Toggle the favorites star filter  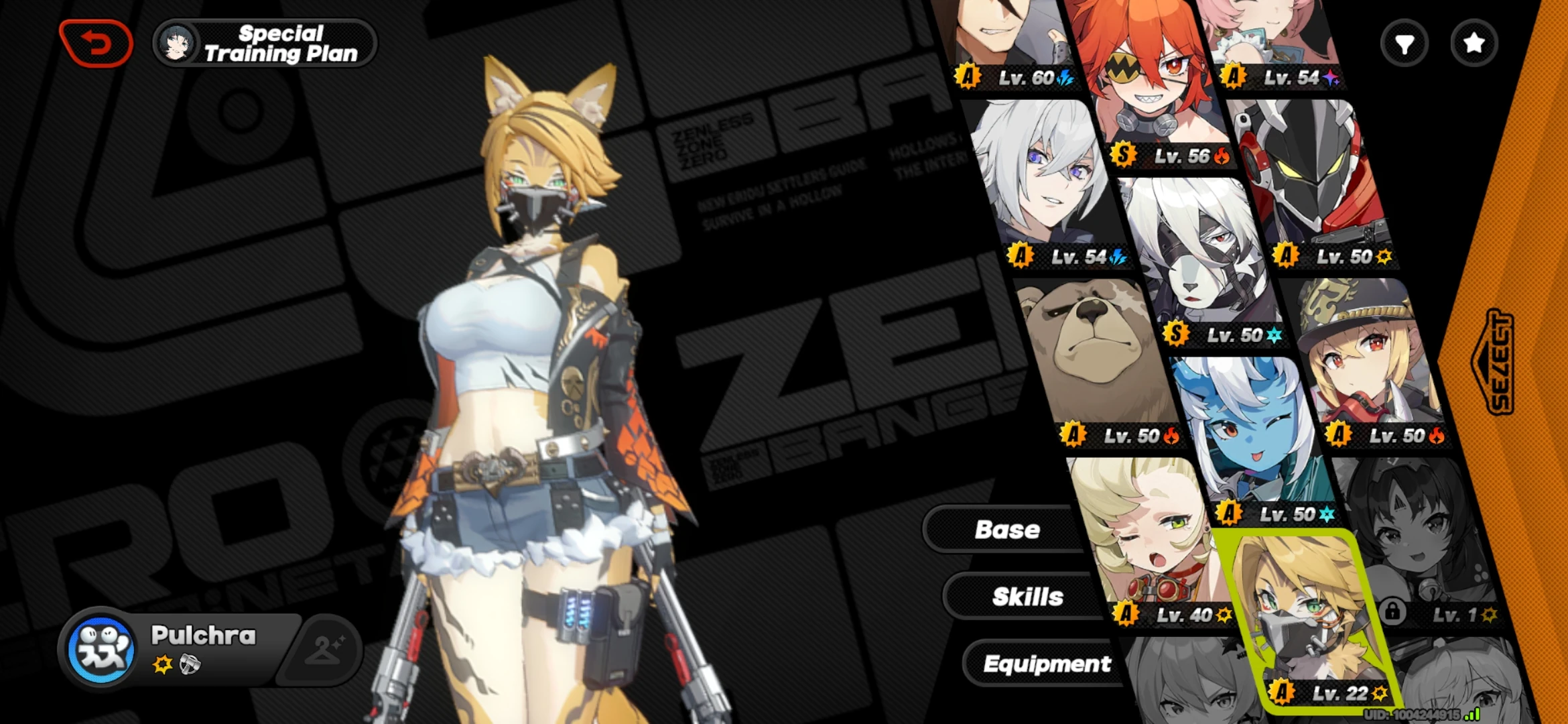point(1473,43)
